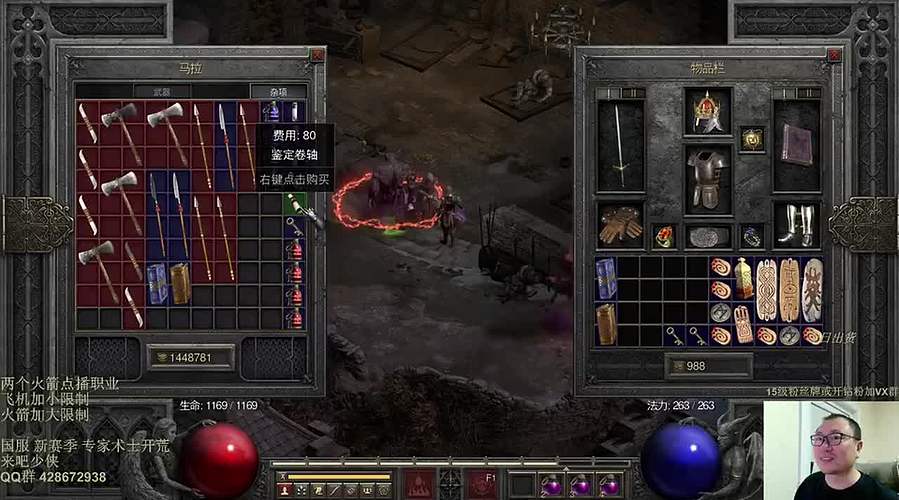
Task: Select the equipped sword weapon slot
Action: (x=620, y=144)
